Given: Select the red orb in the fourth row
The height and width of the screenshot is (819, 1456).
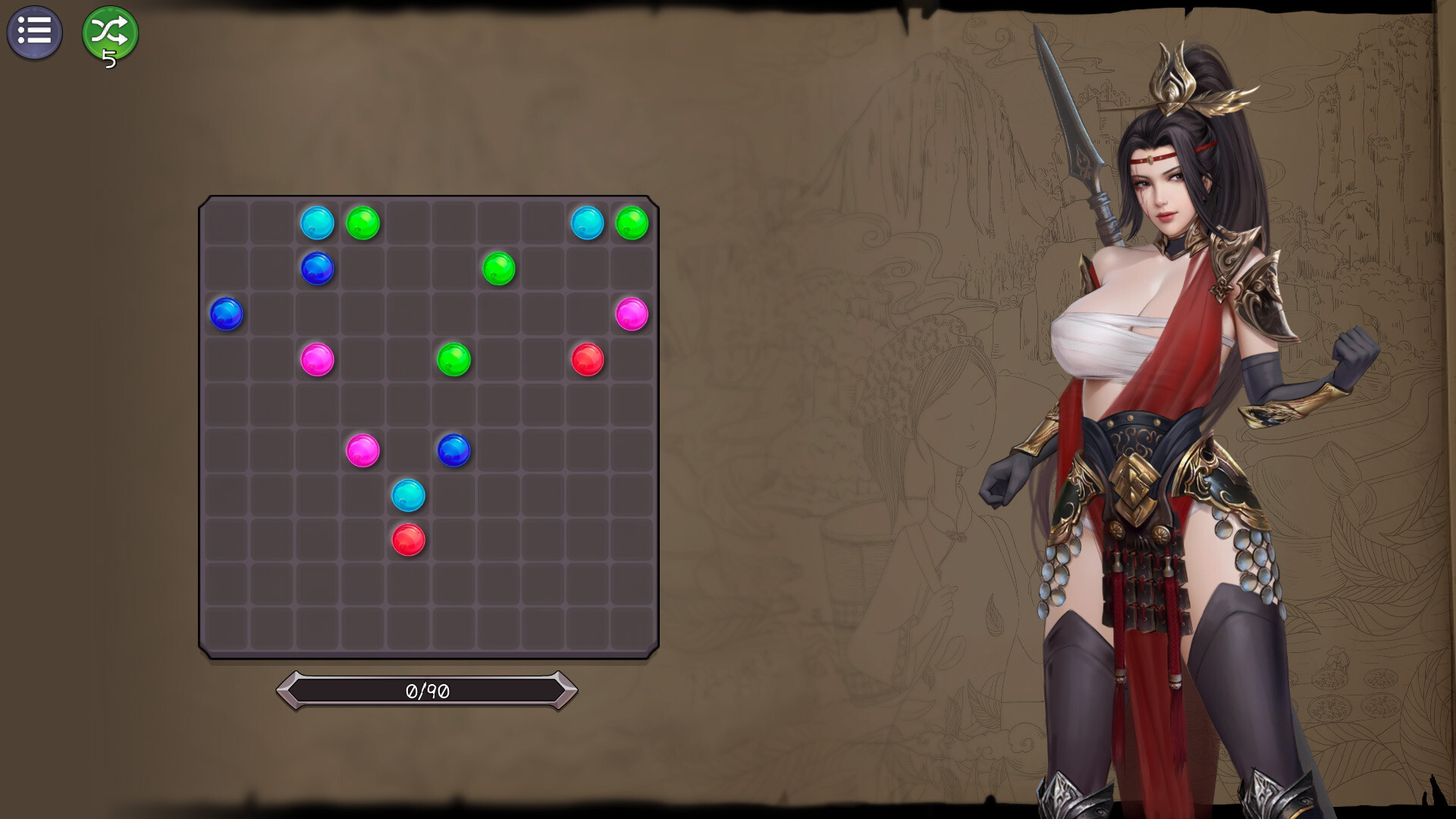Looking at the screenshot, I should point(587,358).
